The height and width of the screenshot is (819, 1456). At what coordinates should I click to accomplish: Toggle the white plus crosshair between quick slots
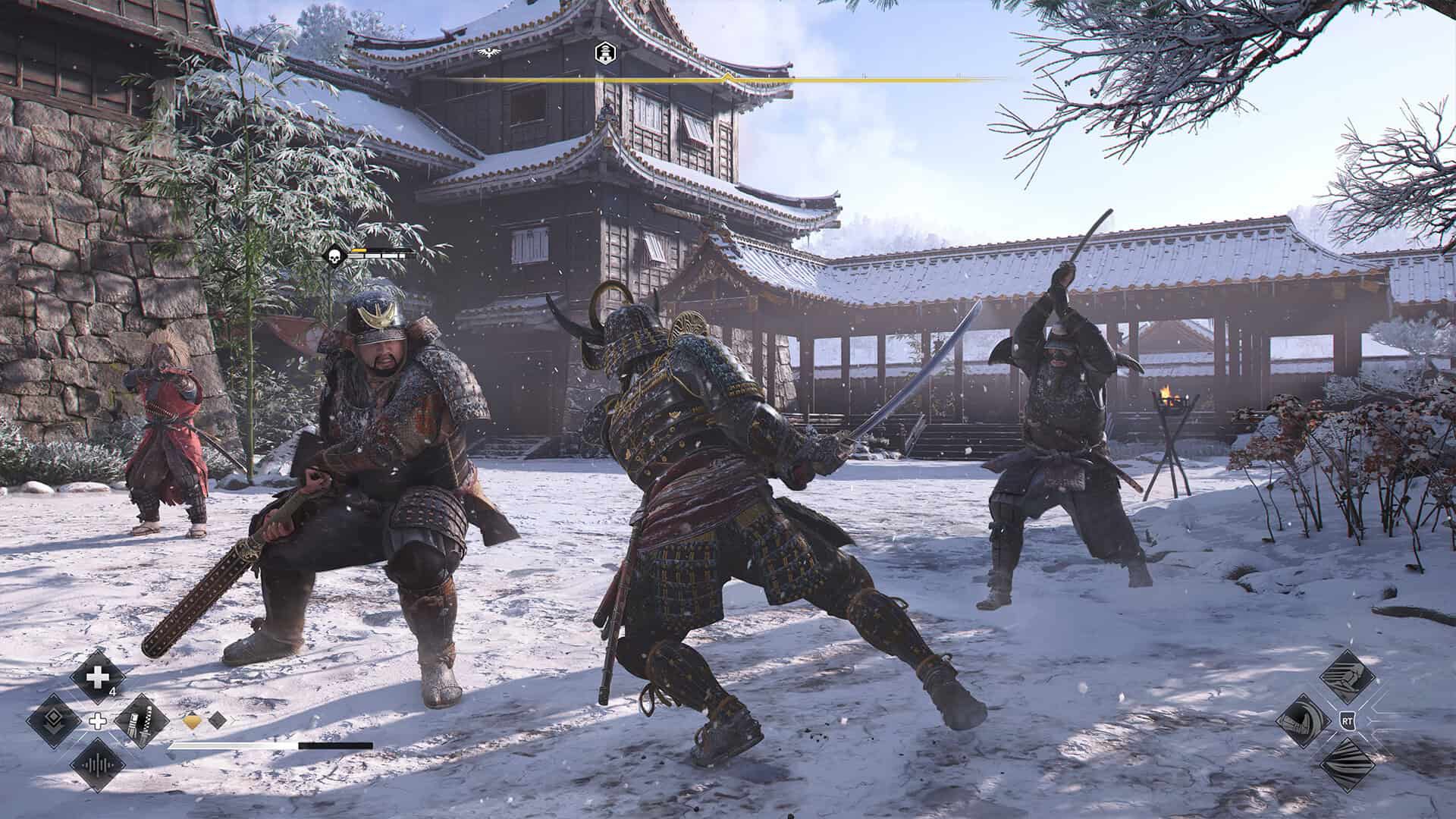[97, 721]
